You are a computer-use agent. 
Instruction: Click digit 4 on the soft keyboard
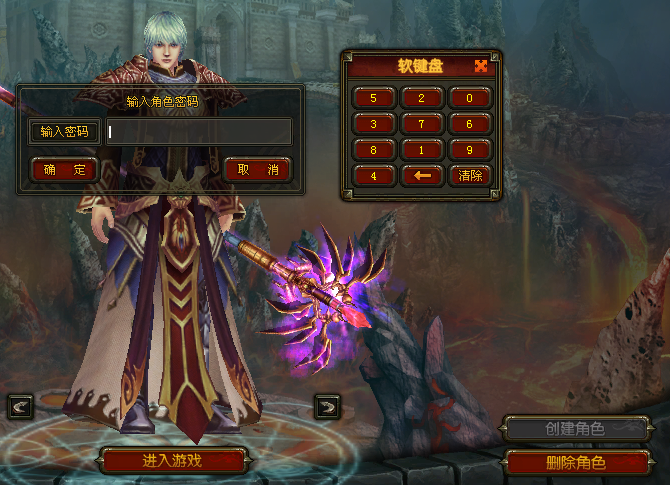(x=374, y=176)
